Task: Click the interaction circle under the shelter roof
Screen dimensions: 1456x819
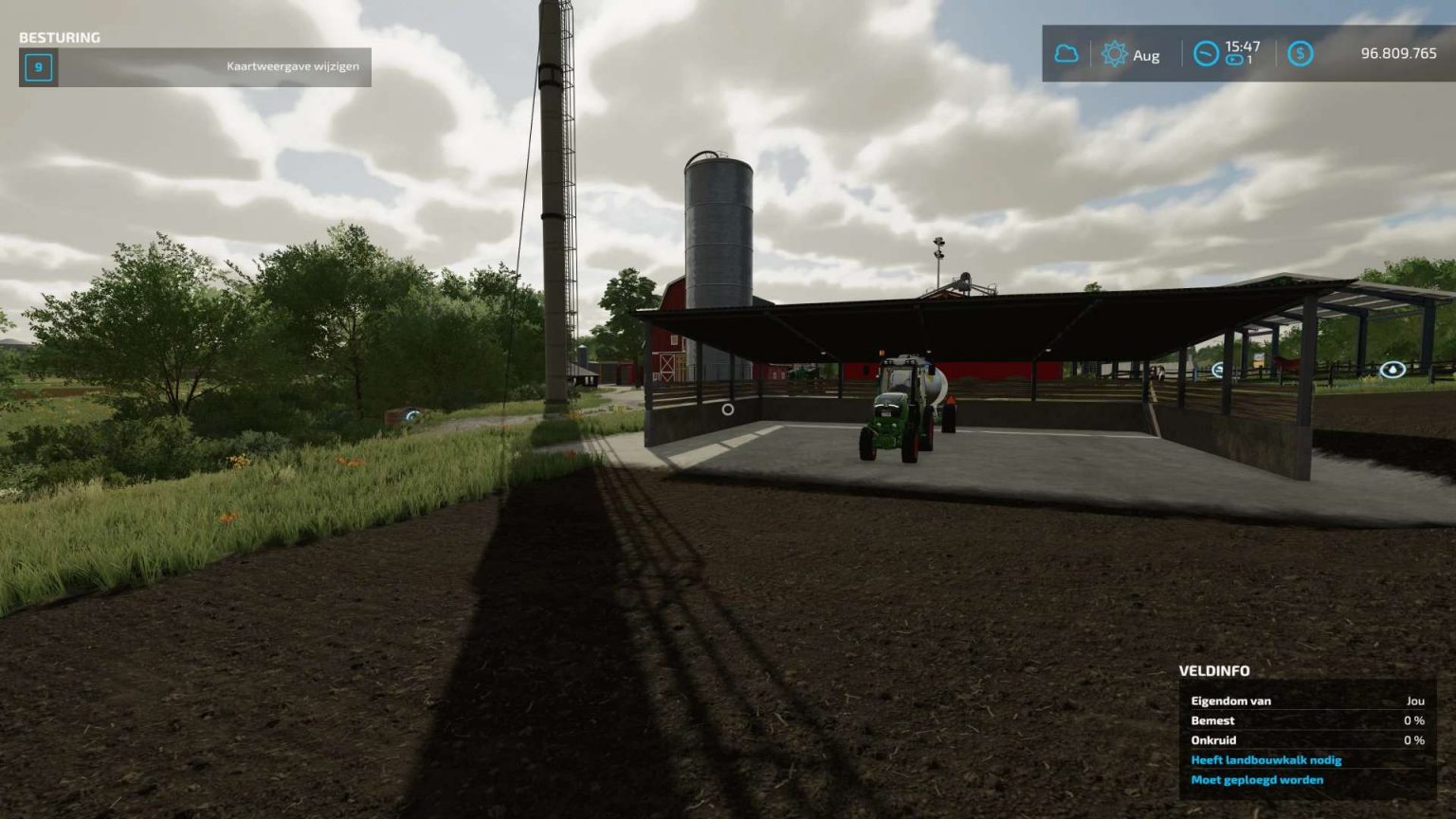Action: coord(726,409)
